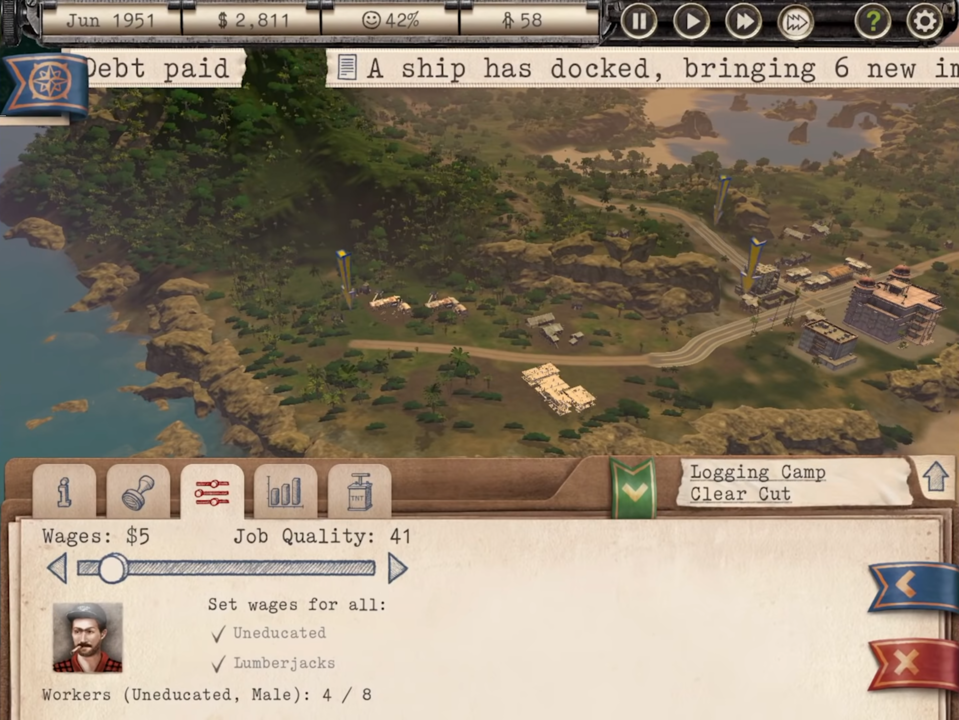Collapse the panel with the green chevron
959x720 pixels.
[x=633, y=489]
